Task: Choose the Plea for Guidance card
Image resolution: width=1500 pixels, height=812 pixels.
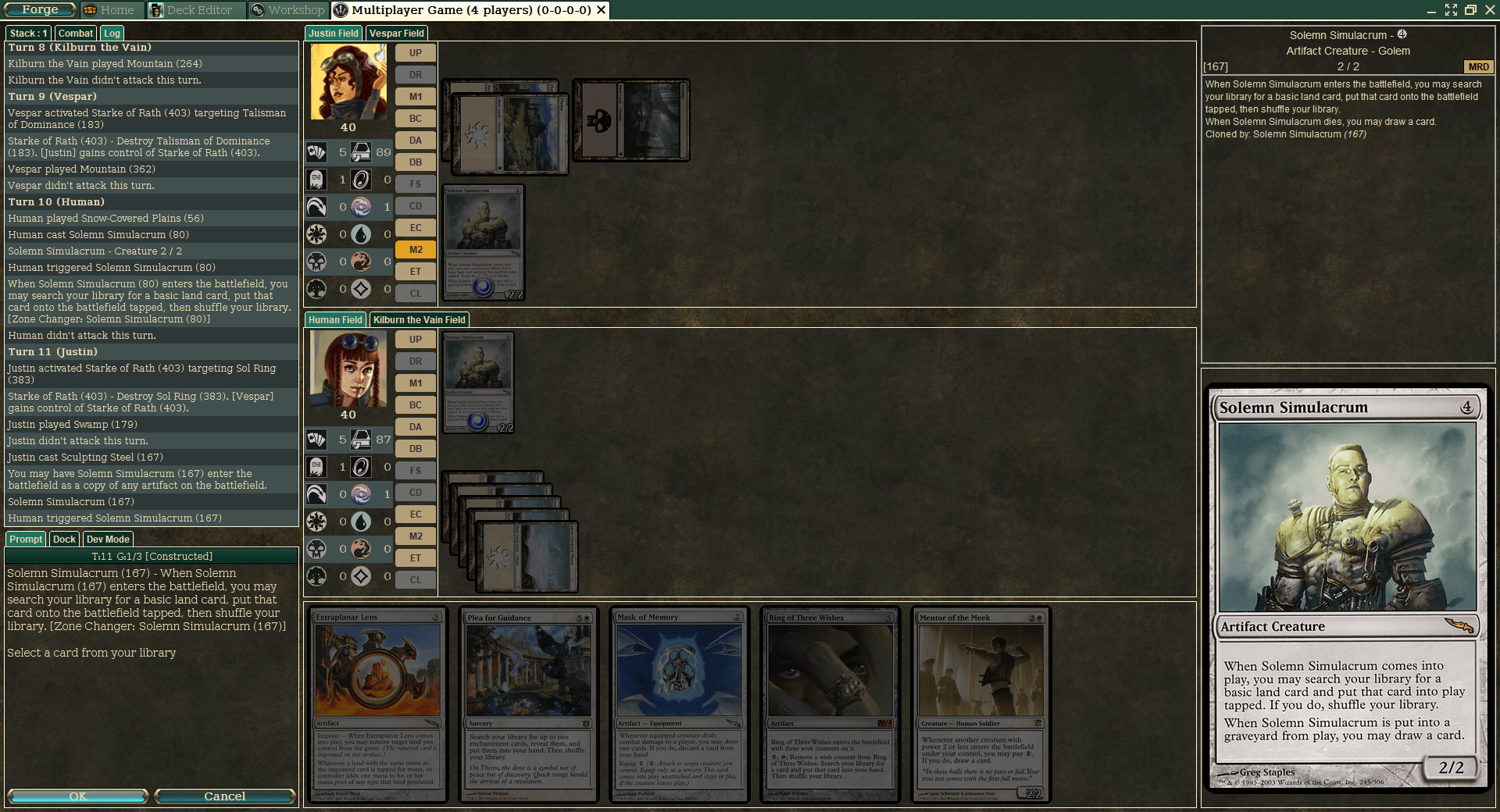Action: 529,704
